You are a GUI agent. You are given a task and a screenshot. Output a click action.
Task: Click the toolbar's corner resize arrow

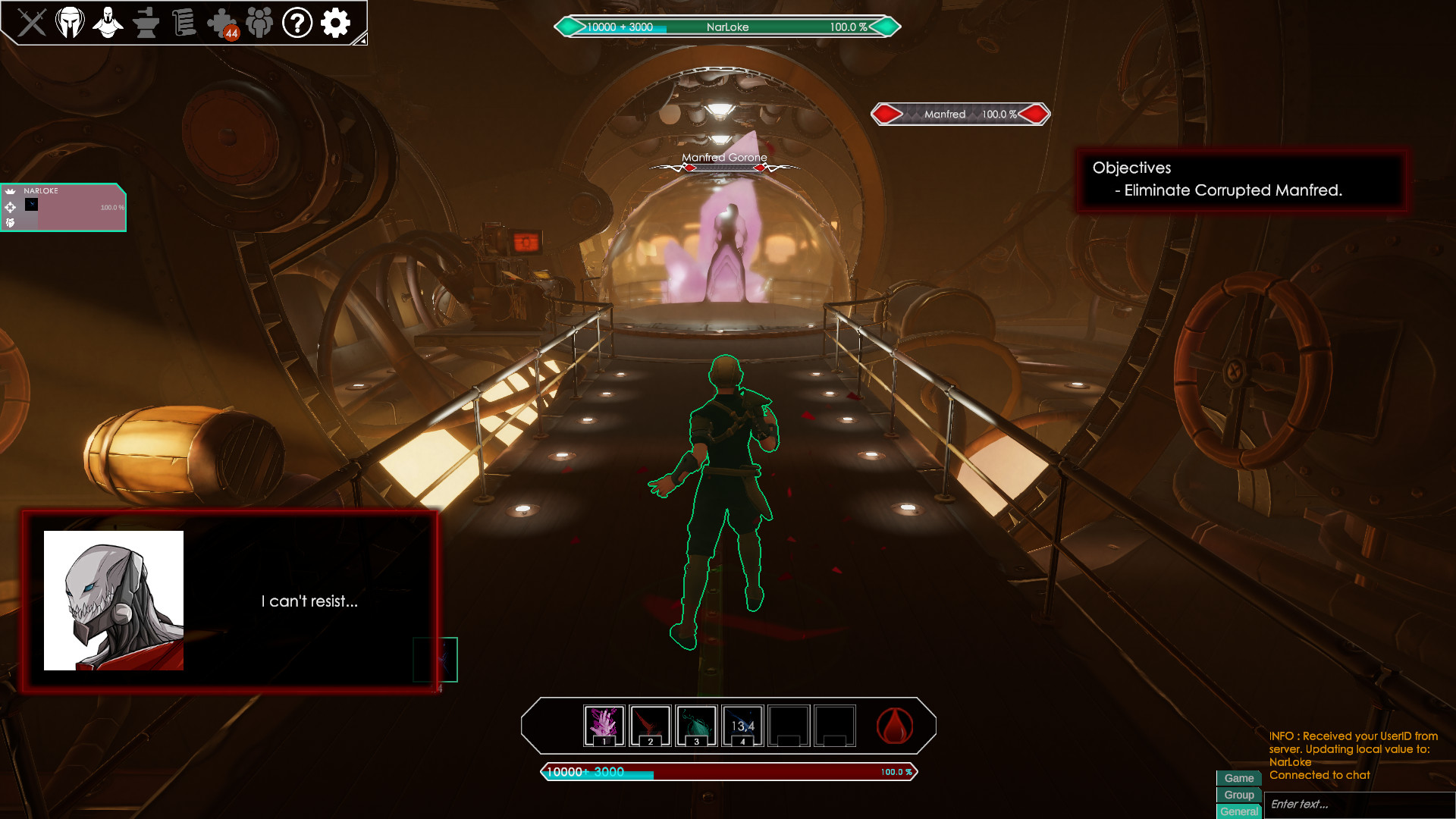[362, 39]
